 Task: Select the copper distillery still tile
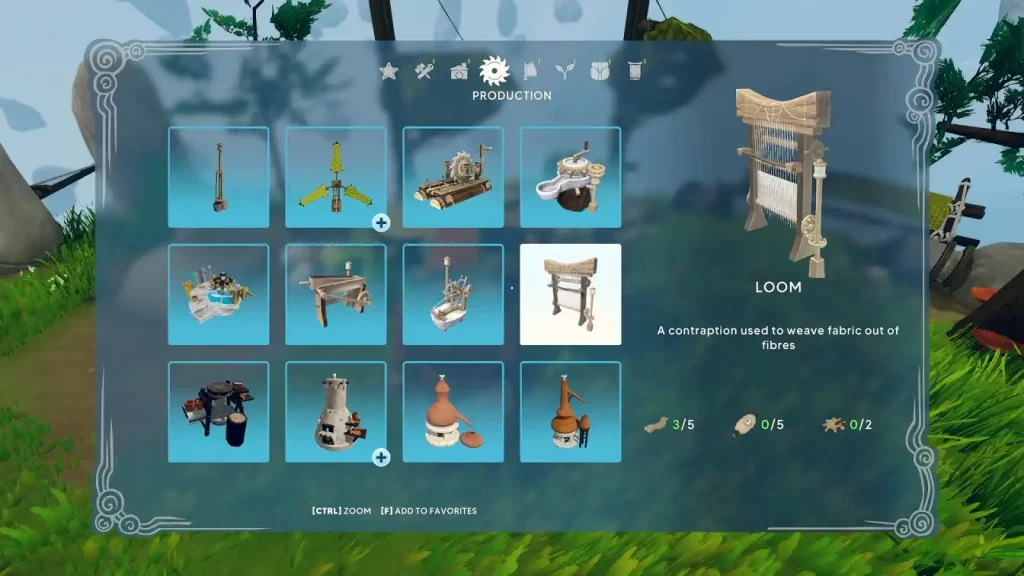tap(570, 411)
